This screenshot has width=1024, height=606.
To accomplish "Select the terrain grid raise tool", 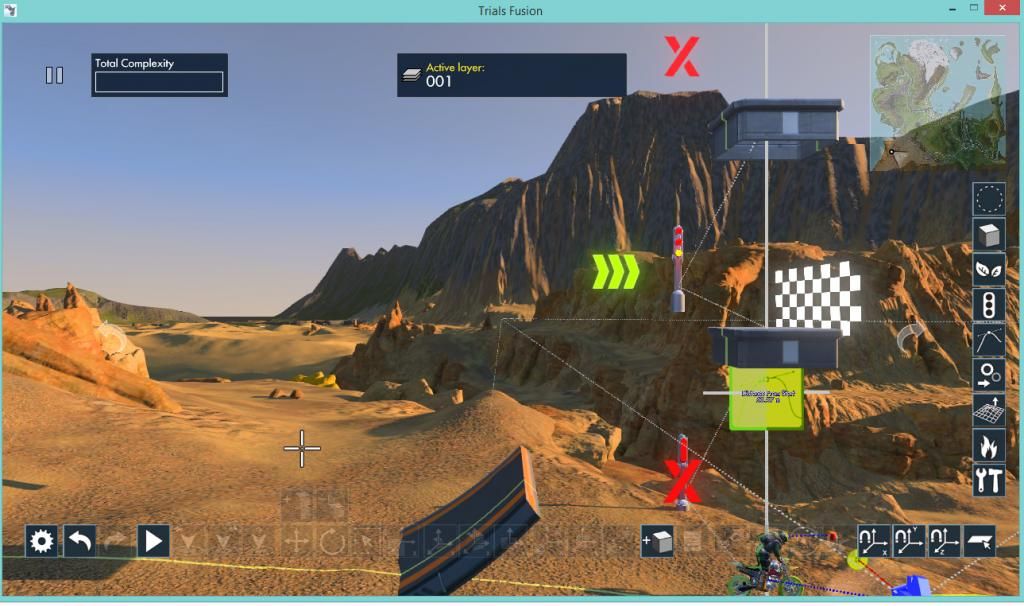I will 989,410.
